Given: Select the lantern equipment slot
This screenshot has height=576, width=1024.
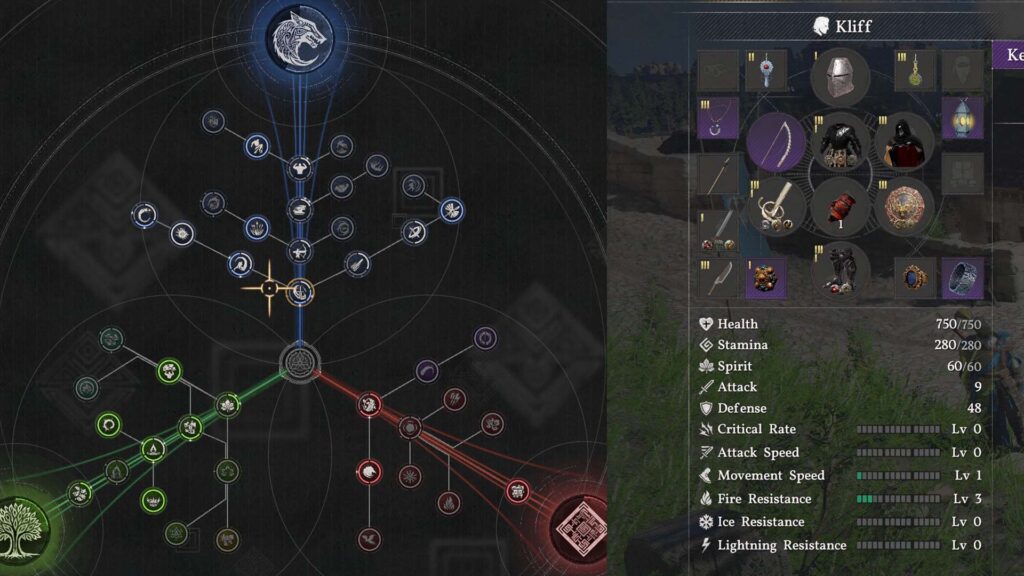Looking at the screenshot, I should point(962,119).
